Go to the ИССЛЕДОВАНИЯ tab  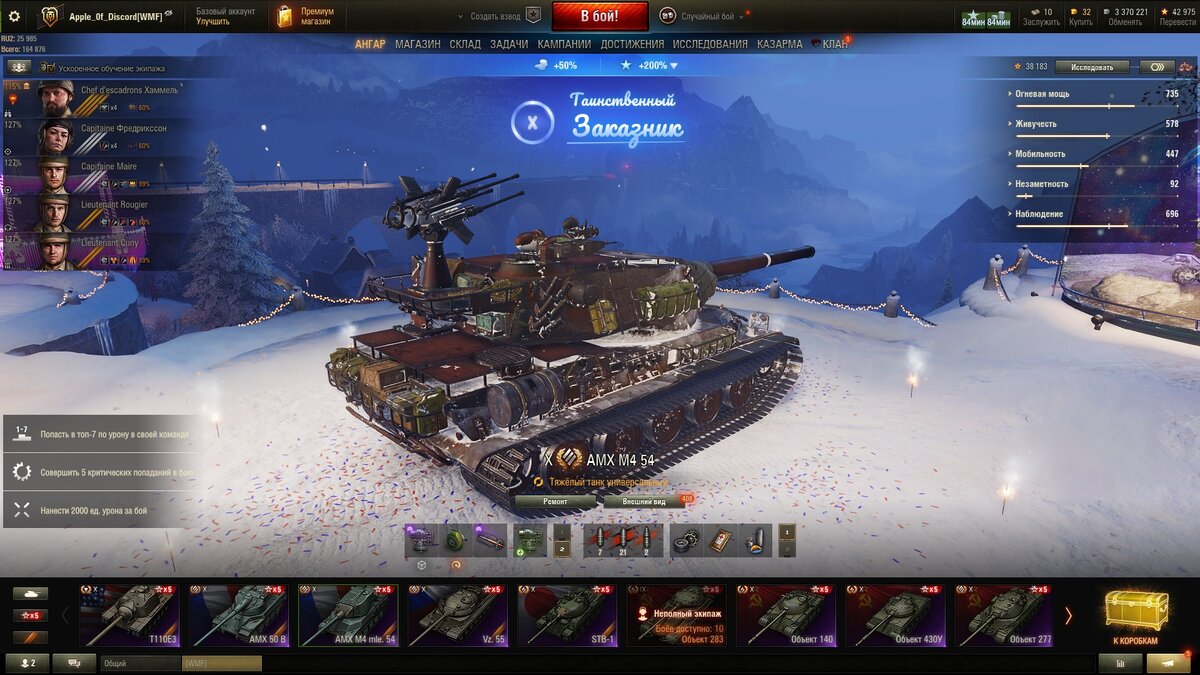pos(710,44)
